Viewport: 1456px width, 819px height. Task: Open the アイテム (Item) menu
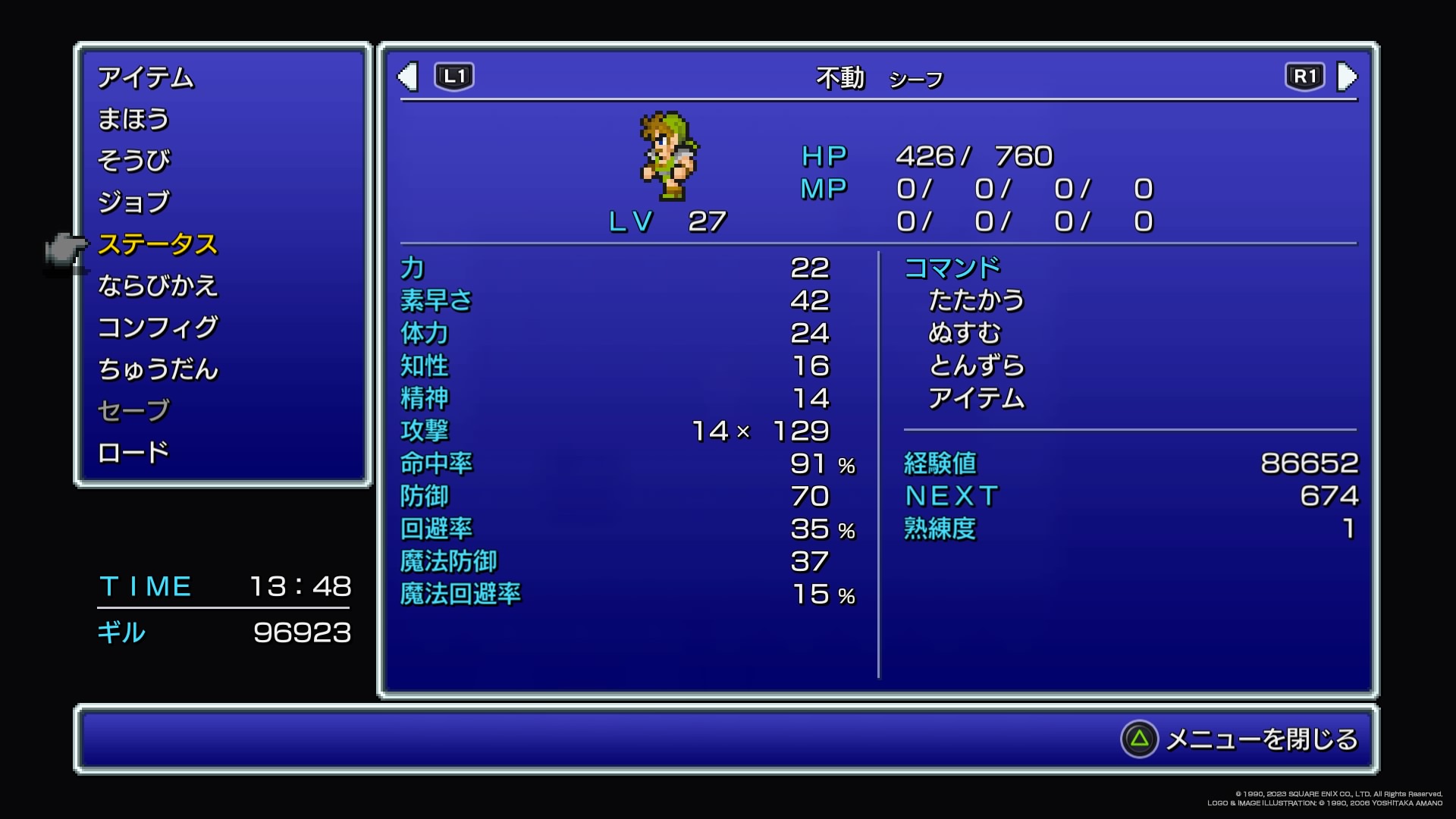(x=146, y=78)
